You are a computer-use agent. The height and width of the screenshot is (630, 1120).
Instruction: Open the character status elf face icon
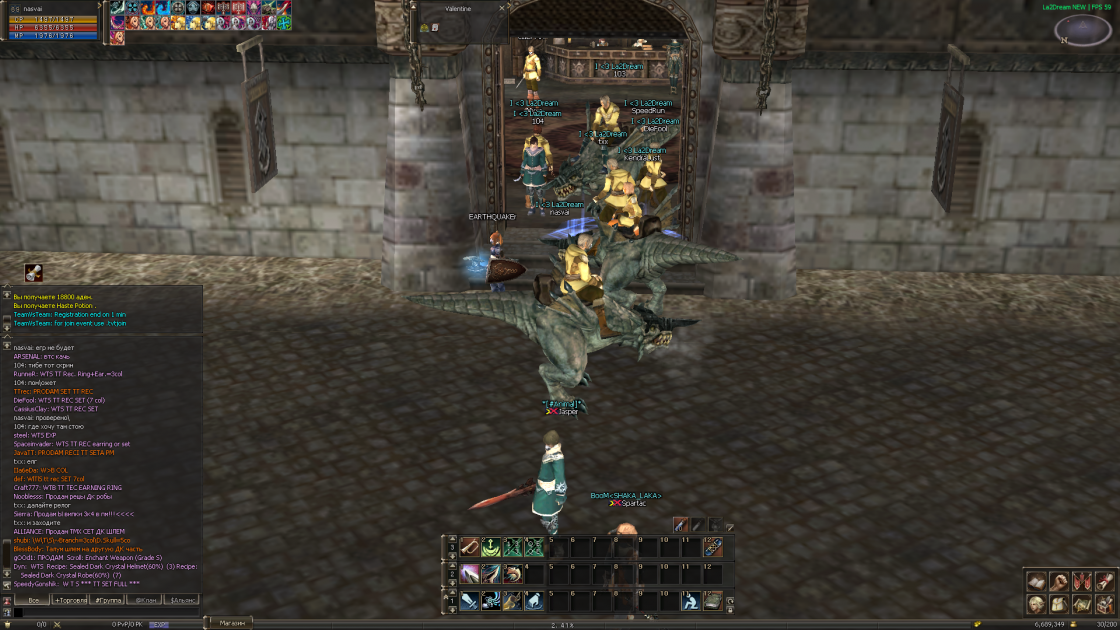pyautogui.click(x=1036, y=604)
